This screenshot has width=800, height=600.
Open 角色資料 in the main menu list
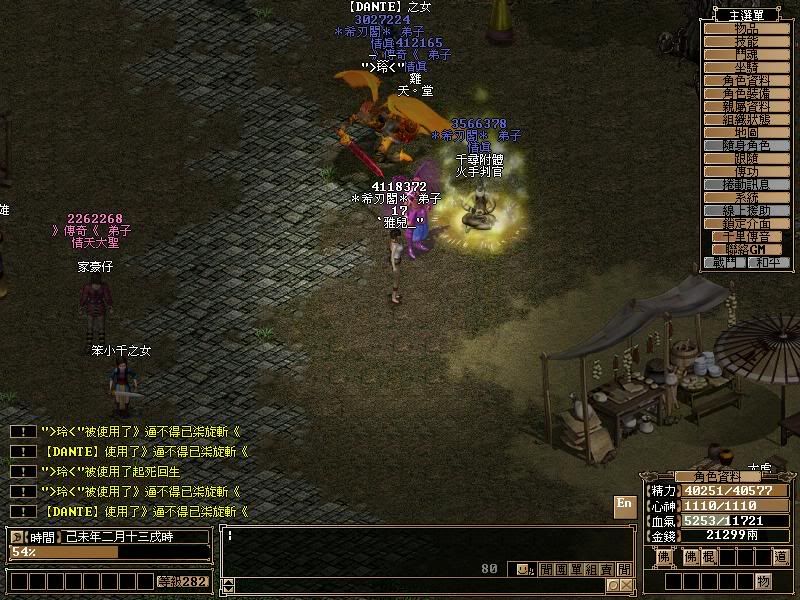tap(747, 80)
